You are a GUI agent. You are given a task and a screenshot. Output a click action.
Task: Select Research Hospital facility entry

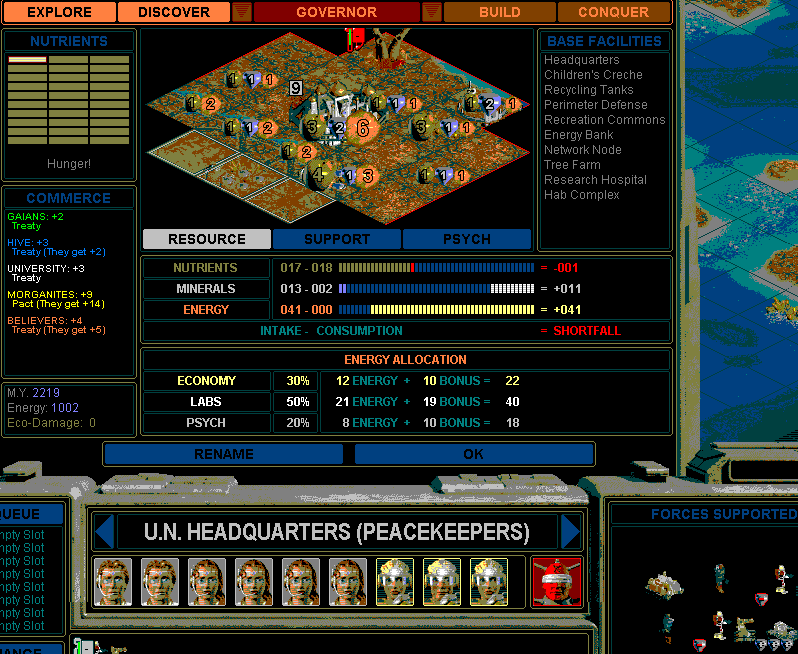point(595,180)
